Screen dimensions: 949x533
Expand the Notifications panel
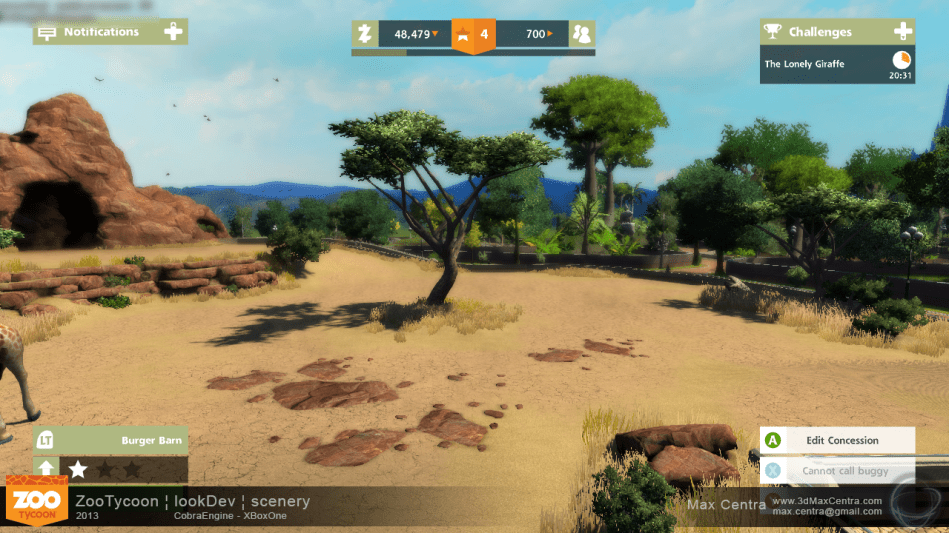pos(173,32)
